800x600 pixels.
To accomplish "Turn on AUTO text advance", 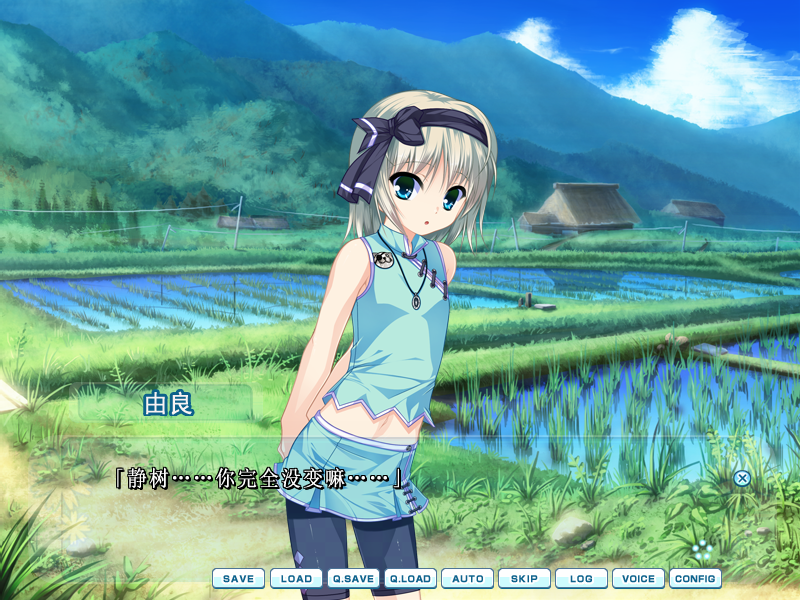I will (x=467, y=578).
